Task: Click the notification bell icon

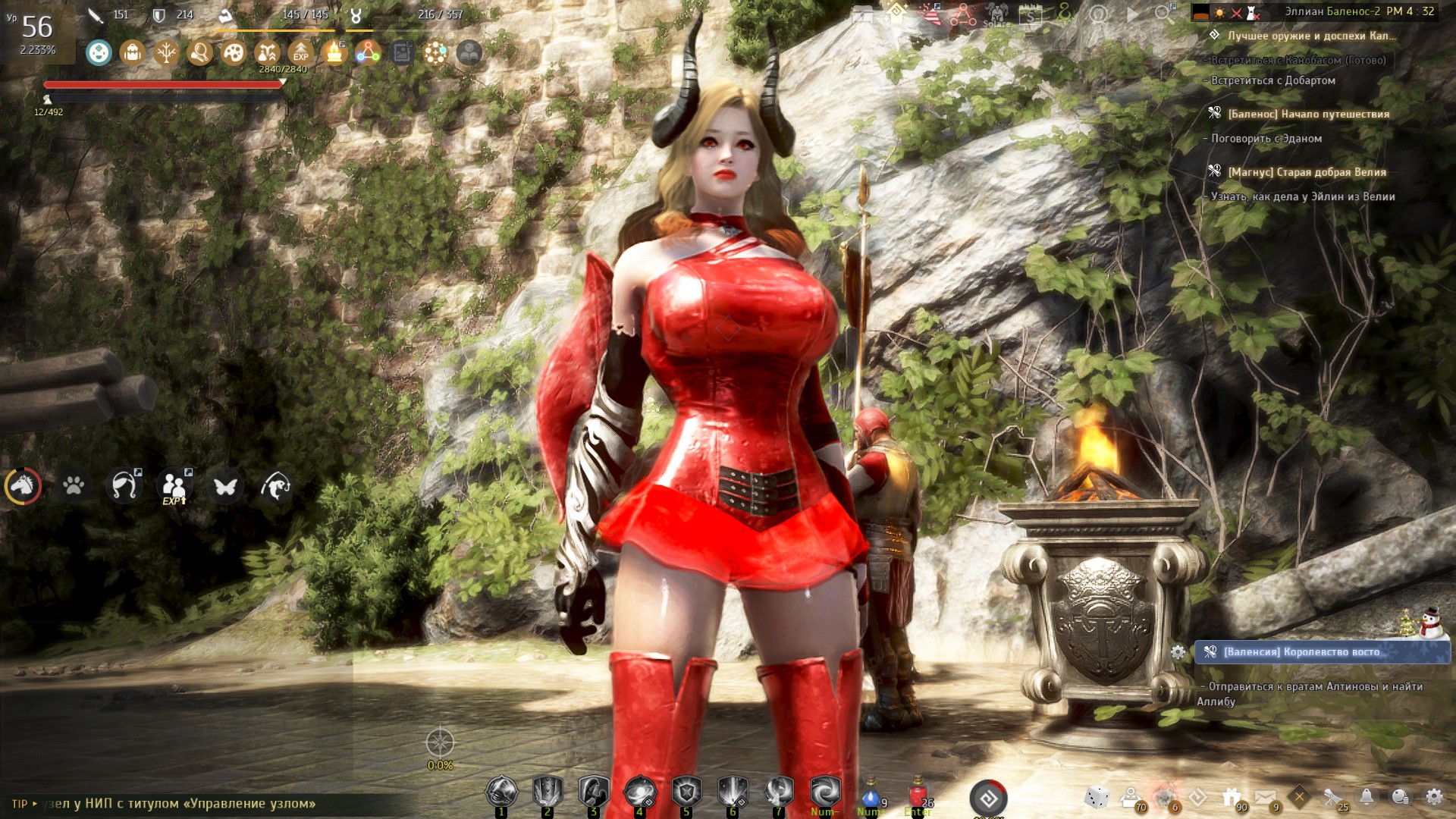Action: point(1367,796)
